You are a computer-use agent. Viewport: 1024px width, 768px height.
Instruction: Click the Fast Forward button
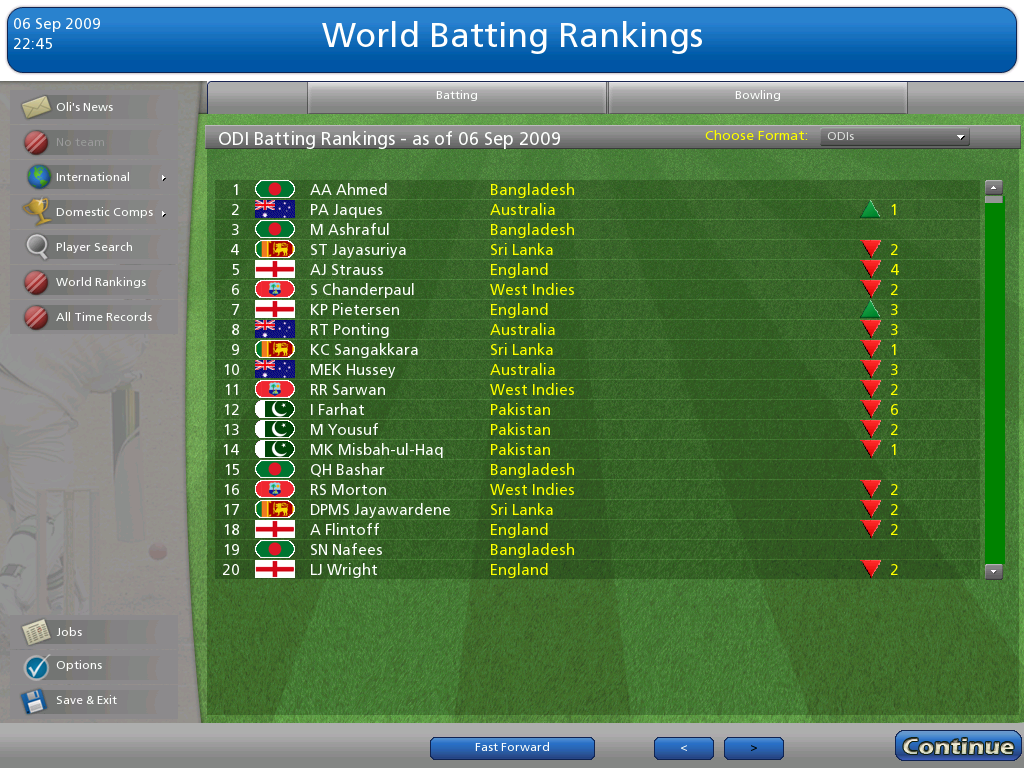pyautogui.click(x=512, y=748)
